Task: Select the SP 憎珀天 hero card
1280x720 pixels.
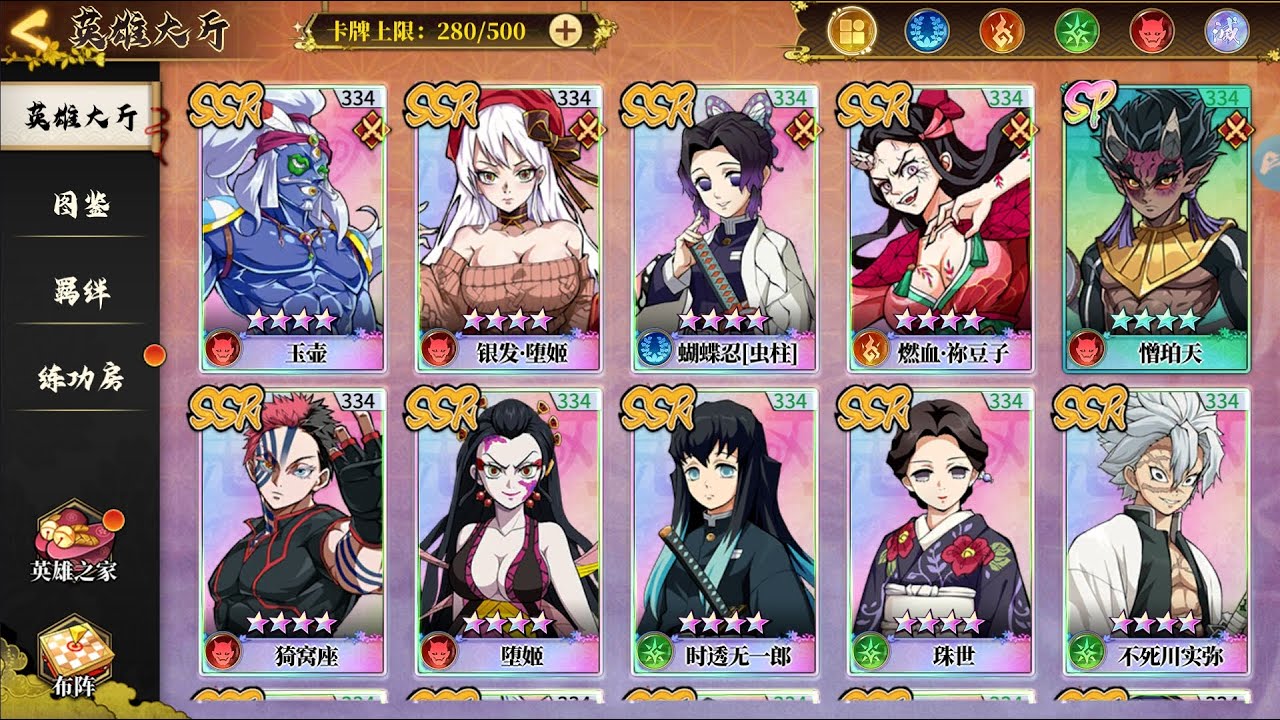Action: pyautogui.click(x=1157, y=227)
